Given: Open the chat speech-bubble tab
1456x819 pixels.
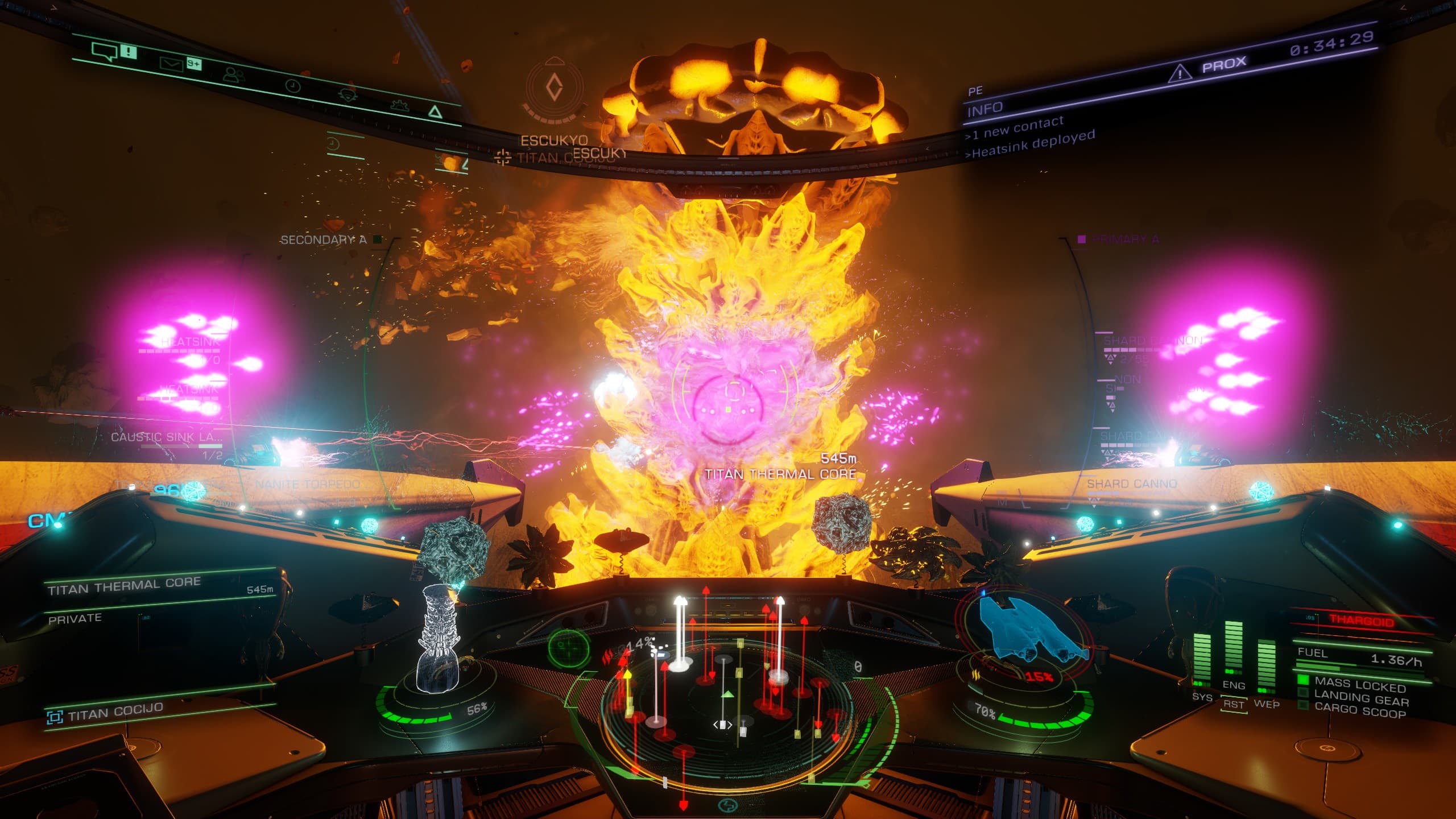Looking at the screenshot, I should coord(105,52).
